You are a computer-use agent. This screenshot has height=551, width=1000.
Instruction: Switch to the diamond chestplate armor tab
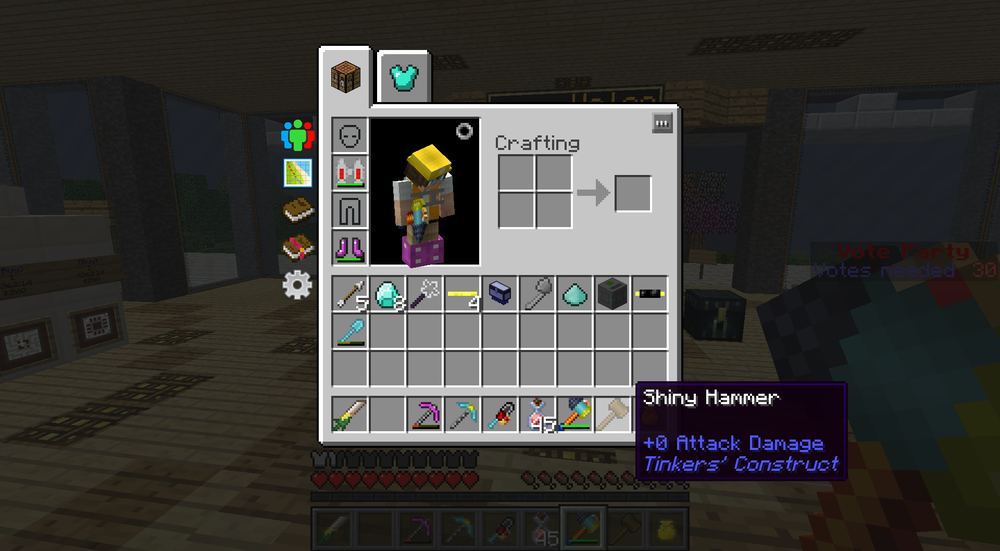[x=404, y=78]
